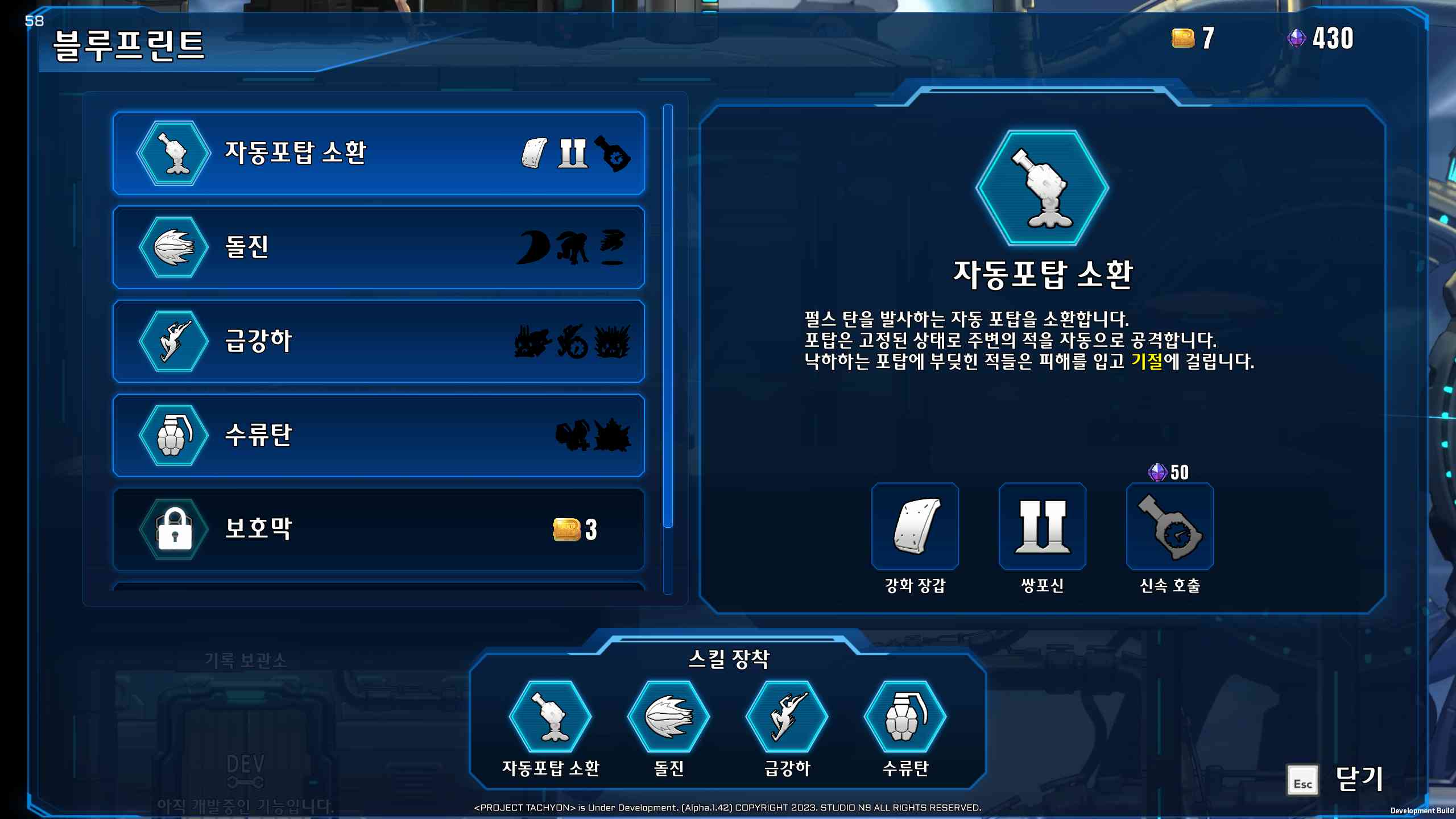Toggle equipped 자동포탑 소환 skill slot
Image resolution: width=1456 pixels, height=819 pixels.
(x=551, y=718)
